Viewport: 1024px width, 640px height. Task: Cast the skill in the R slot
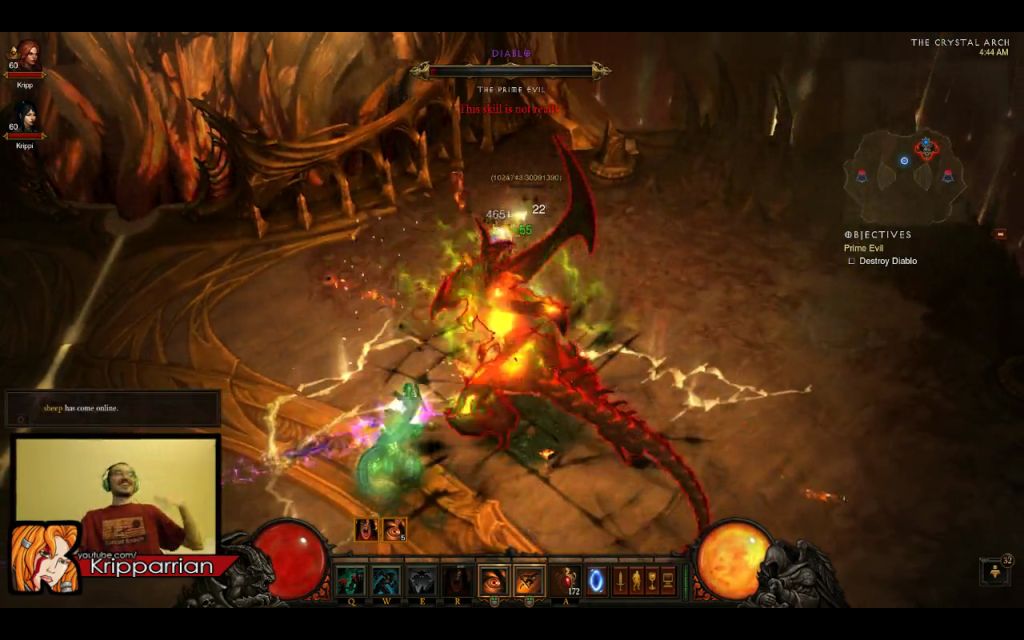coord(458,580)
